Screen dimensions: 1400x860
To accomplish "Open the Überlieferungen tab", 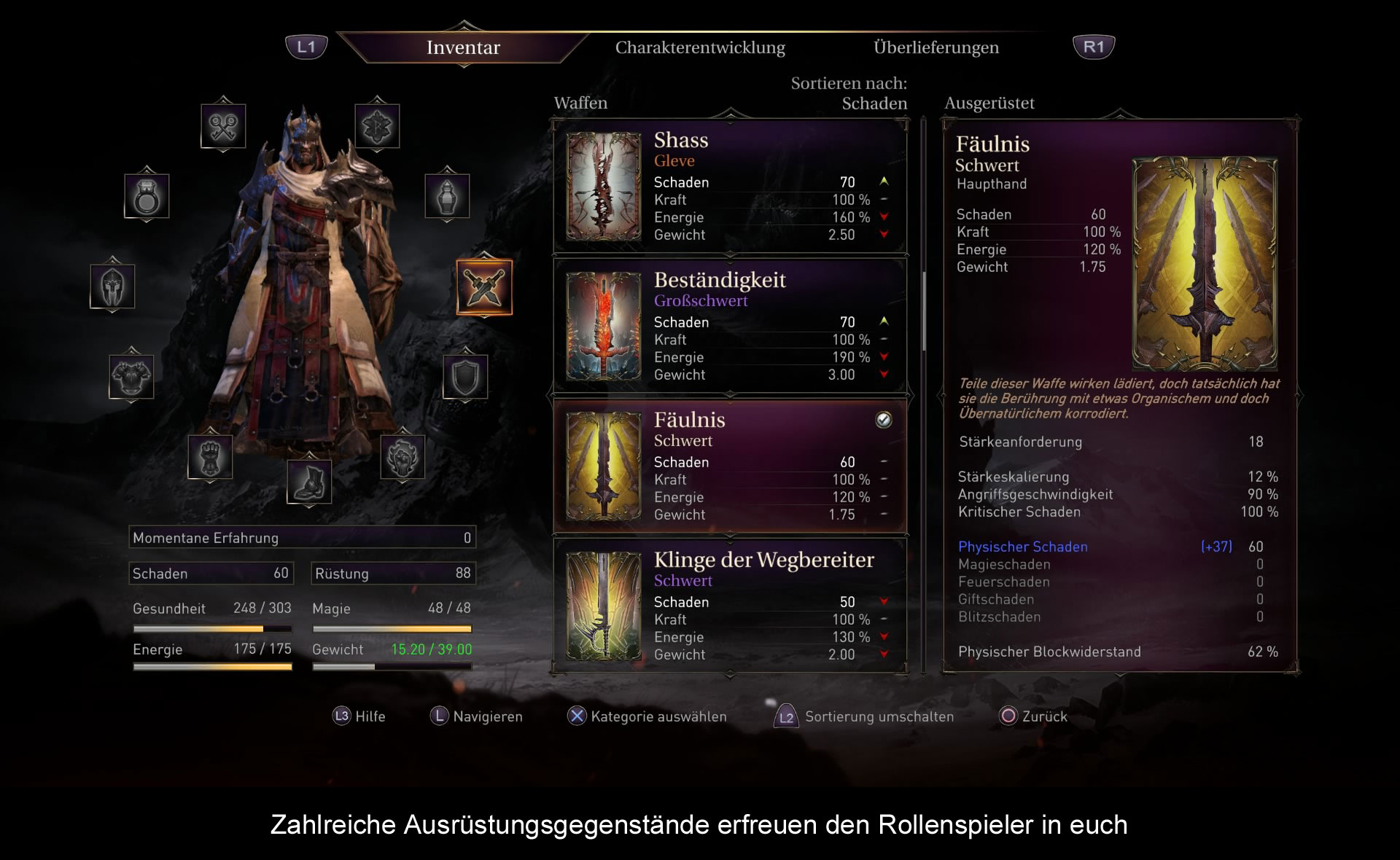I will [936, 48].
